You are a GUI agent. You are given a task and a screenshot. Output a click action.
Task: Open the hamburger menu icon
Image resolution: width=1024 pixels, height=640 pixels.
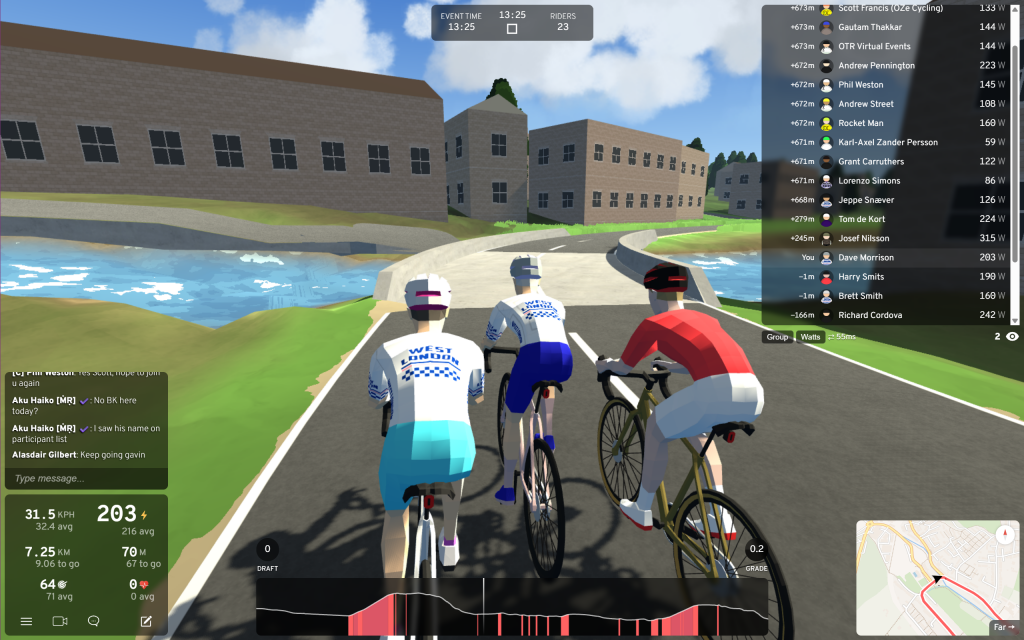(x=26, y=621)
